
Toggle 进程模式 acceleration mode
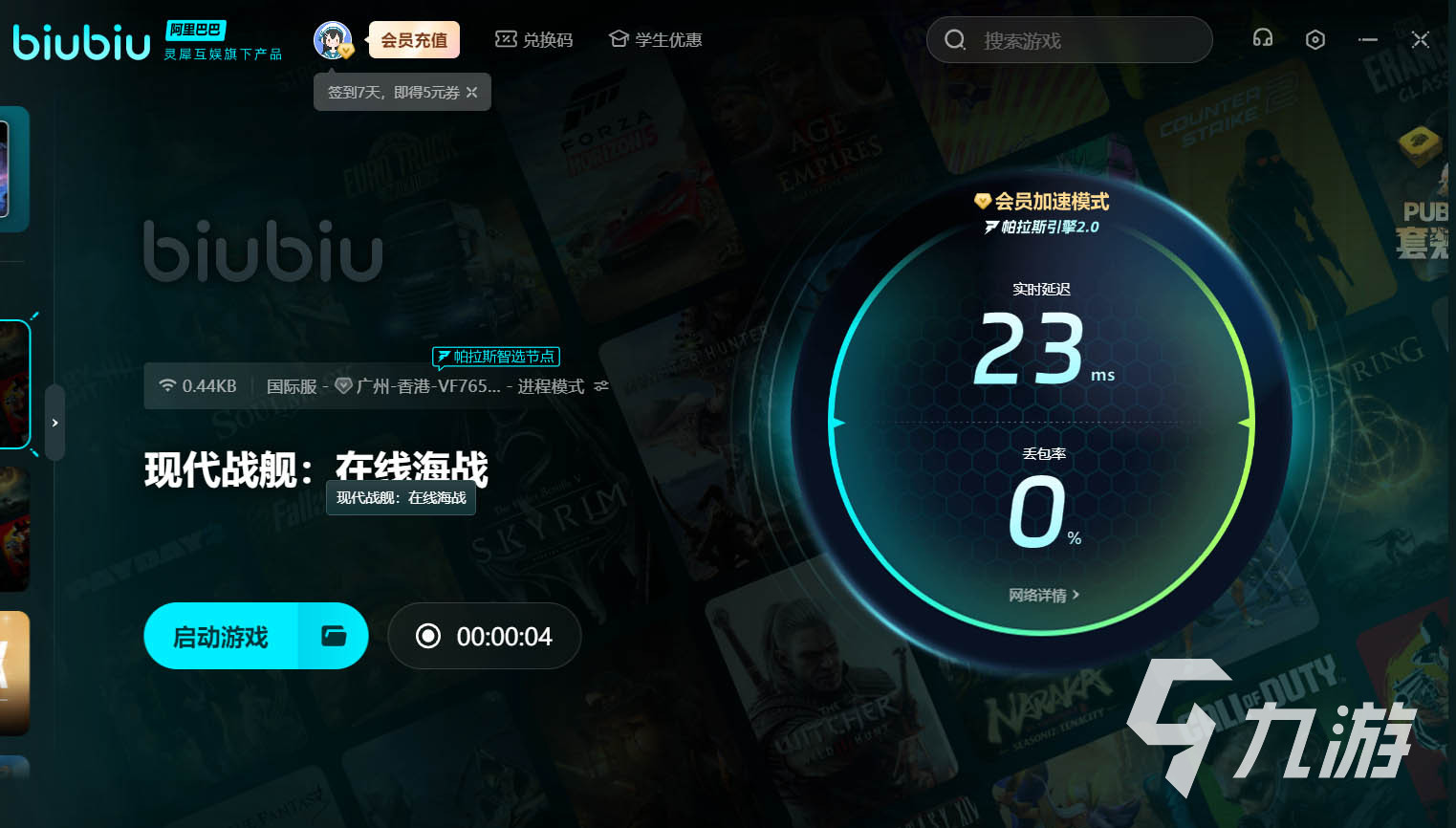pos(552,386)
